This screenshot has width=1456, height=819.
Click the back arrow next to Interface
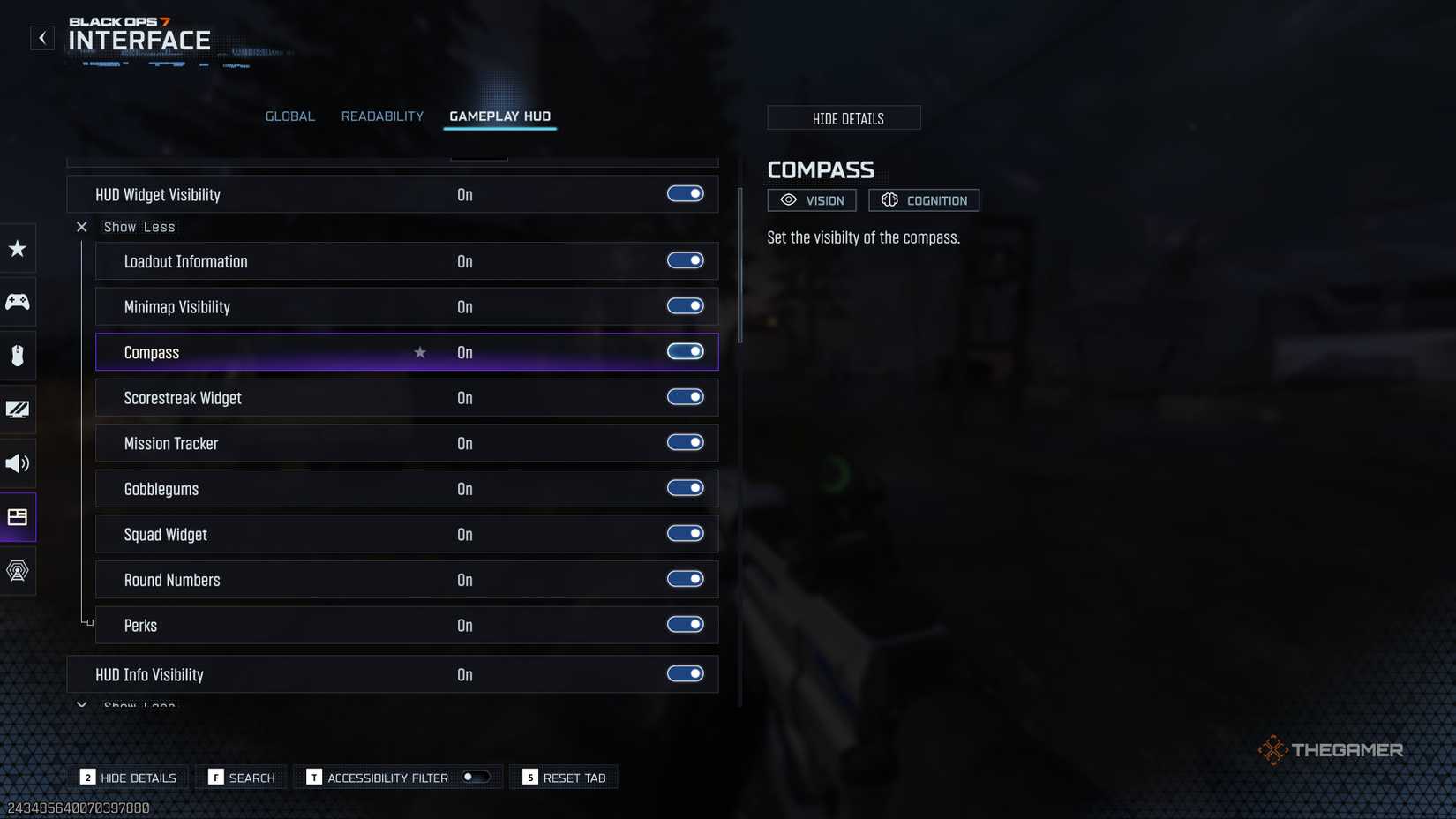click(41, 37)
